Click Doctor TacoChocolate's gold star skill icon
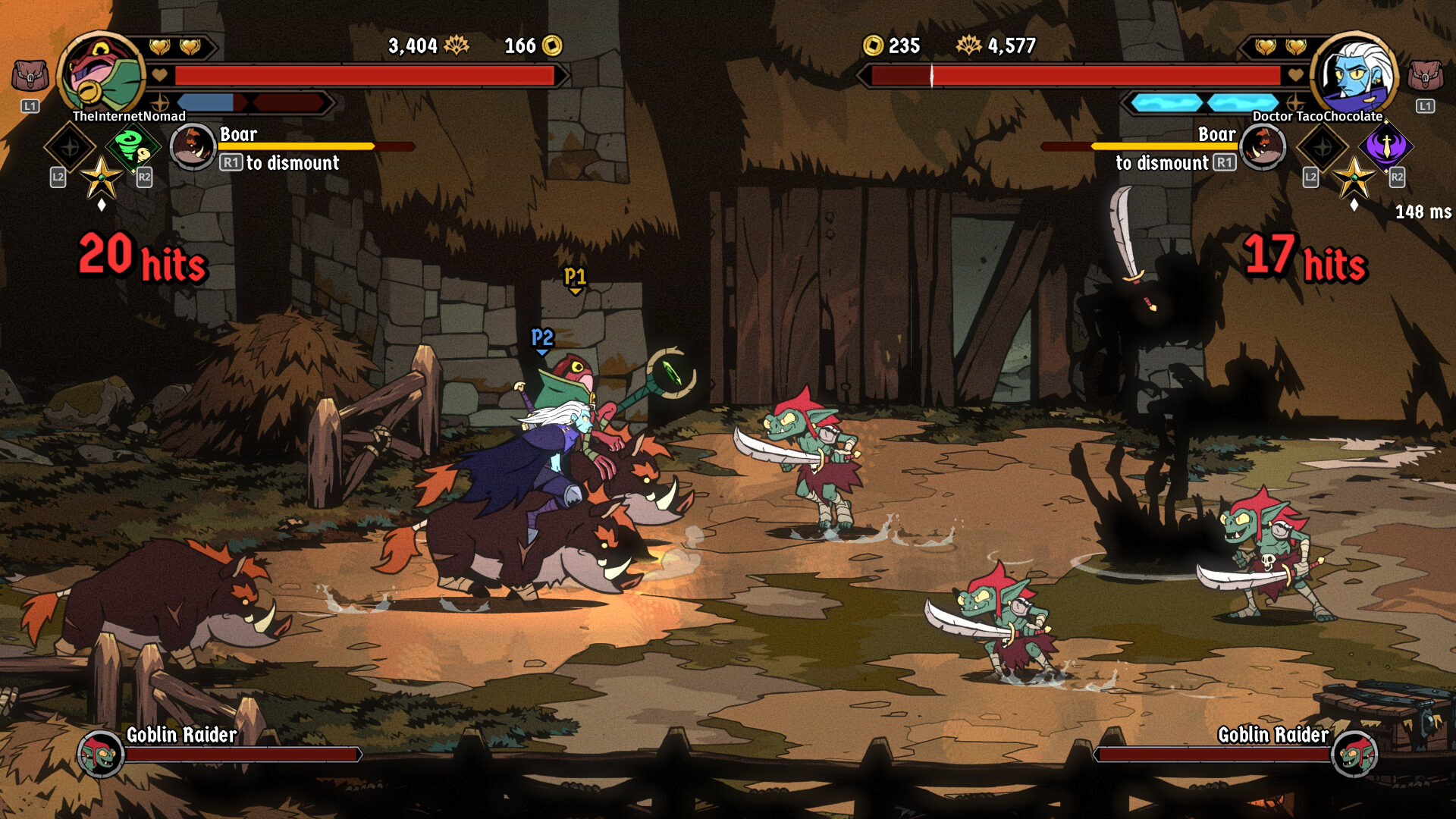 1354,178
